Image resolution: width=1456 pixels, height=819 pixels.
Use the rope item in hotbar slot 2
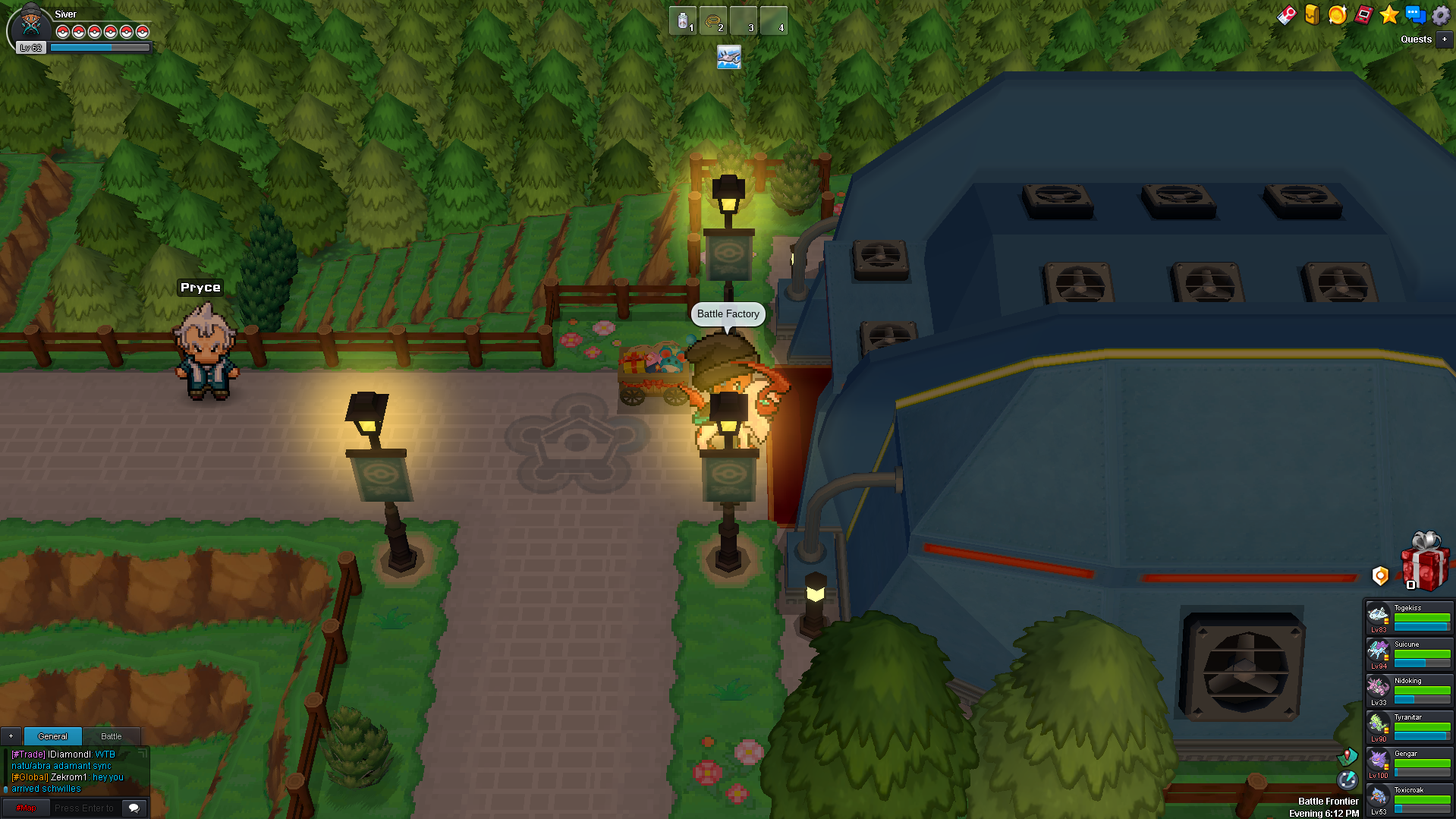(x=713, y=21)
